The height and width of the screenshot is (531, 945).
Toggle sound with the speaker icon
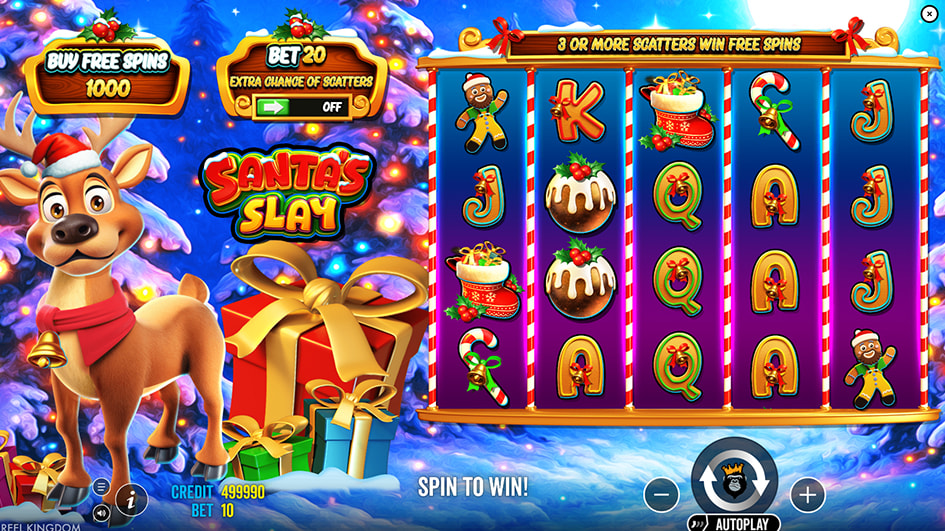[101, 512]
